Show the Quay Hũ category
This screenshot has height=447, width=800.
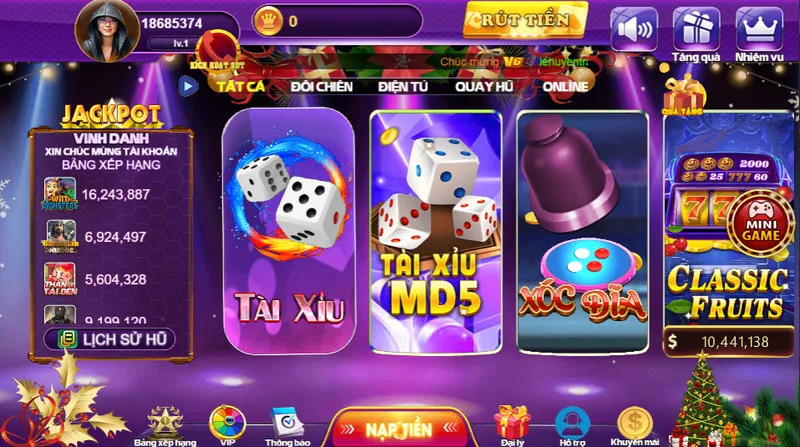pyautogui.click(x=483, y=87)
